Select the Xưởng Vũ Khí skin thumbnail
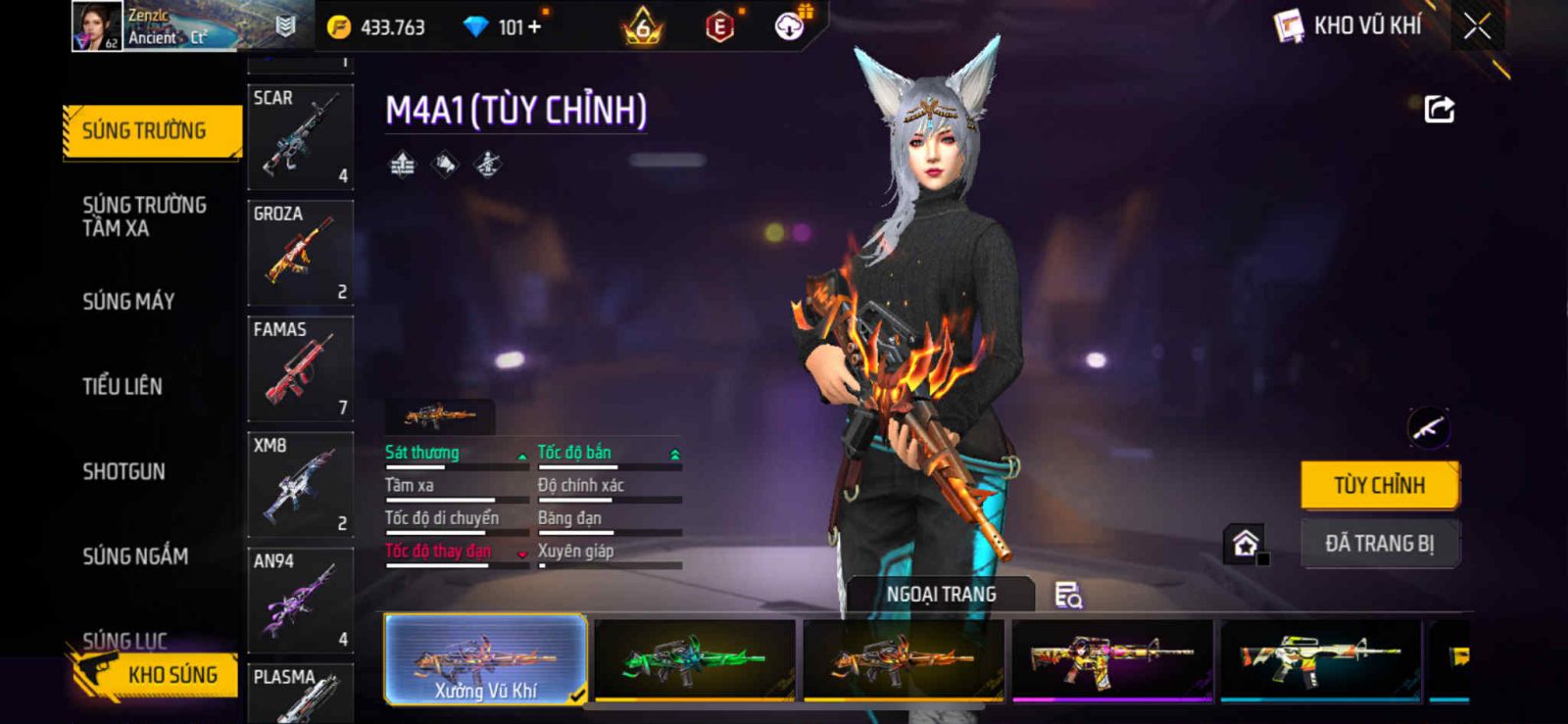The width and height of the screenshot is (1568, 724). point(486,659)
